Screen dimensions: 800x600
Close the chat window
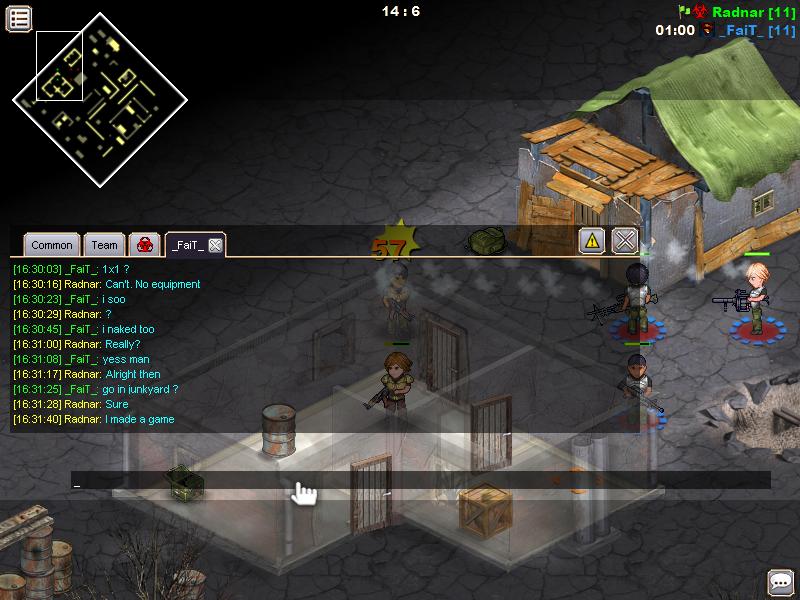[x=625, y=240]
